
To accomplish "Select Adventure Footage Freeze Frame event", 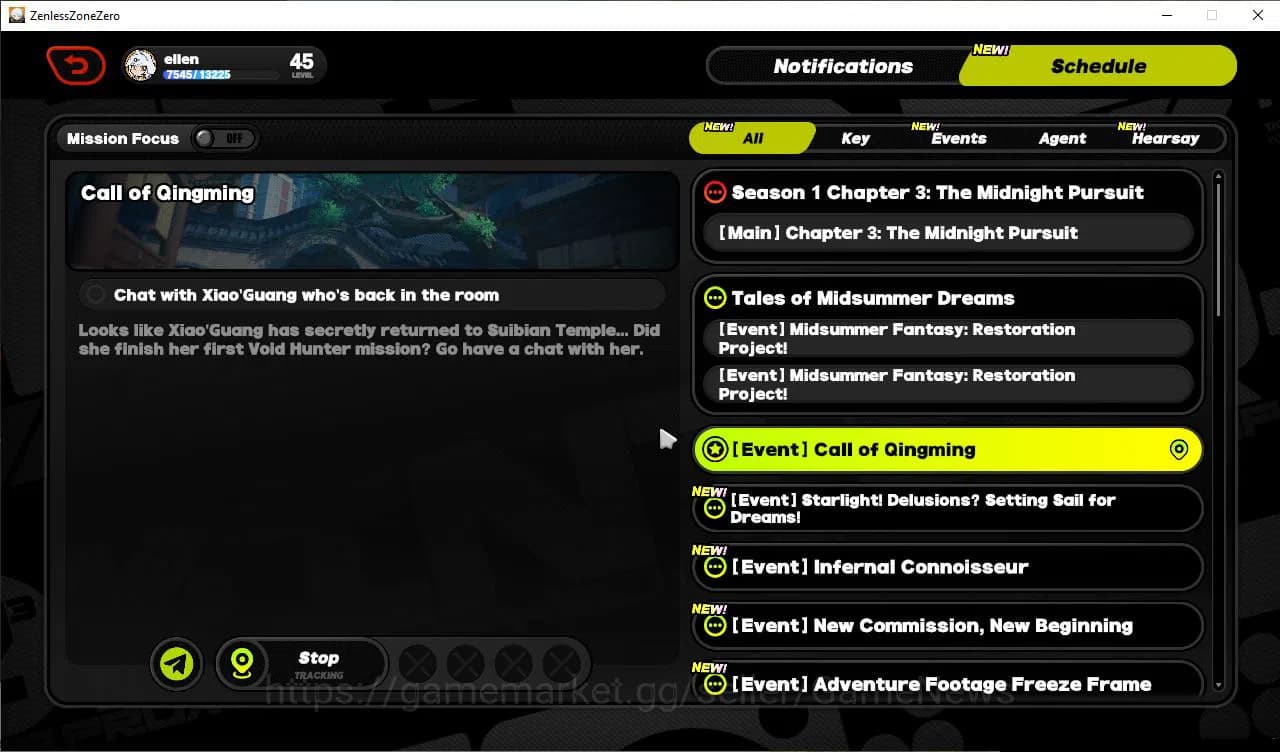I will click(946, 684).
